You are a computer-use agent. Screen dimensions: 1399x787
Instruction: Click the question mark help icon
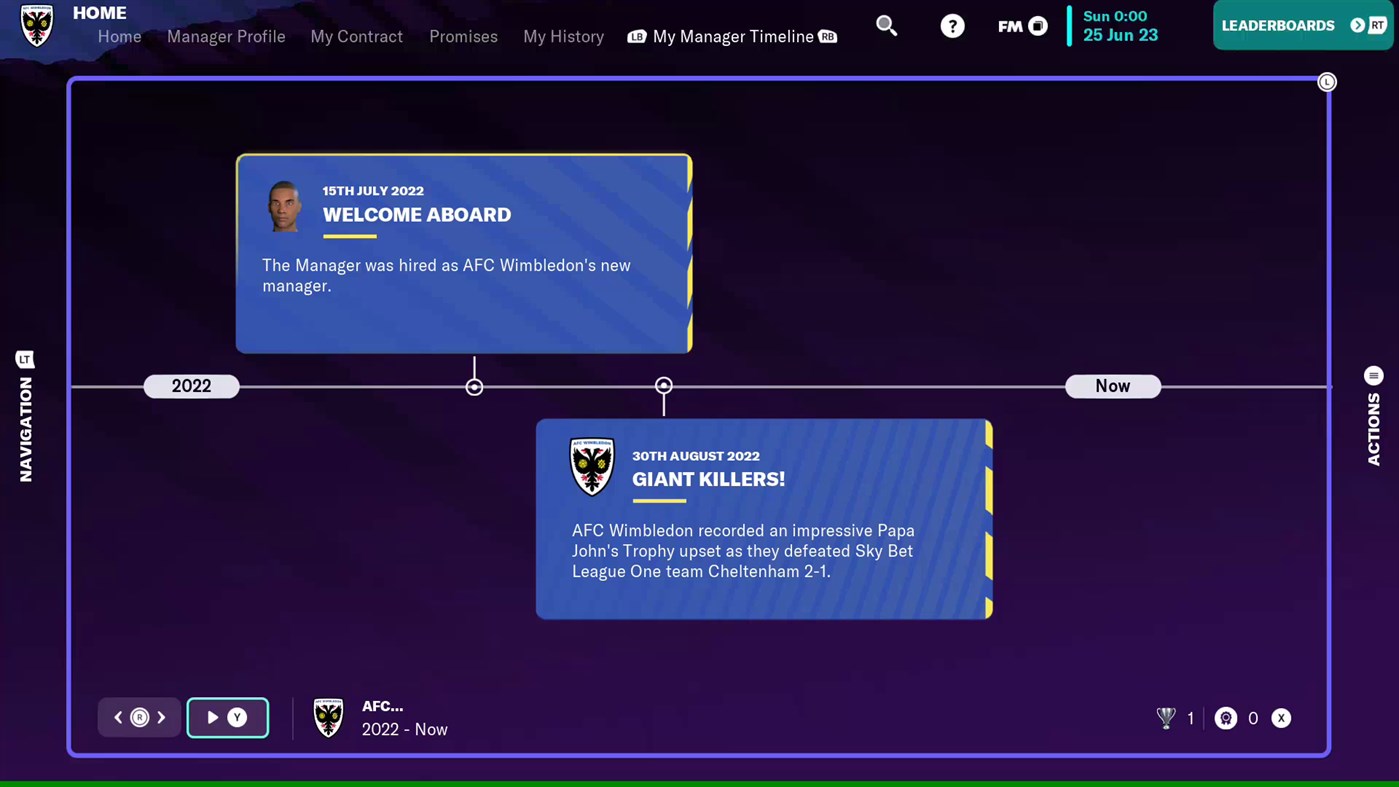(951, 25)
